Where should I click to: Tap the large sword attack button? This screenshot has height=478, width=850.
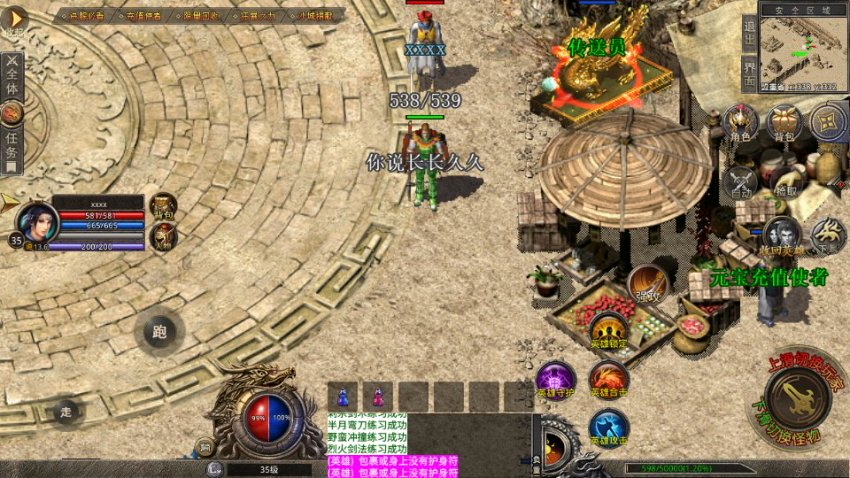tap(797, 398)
